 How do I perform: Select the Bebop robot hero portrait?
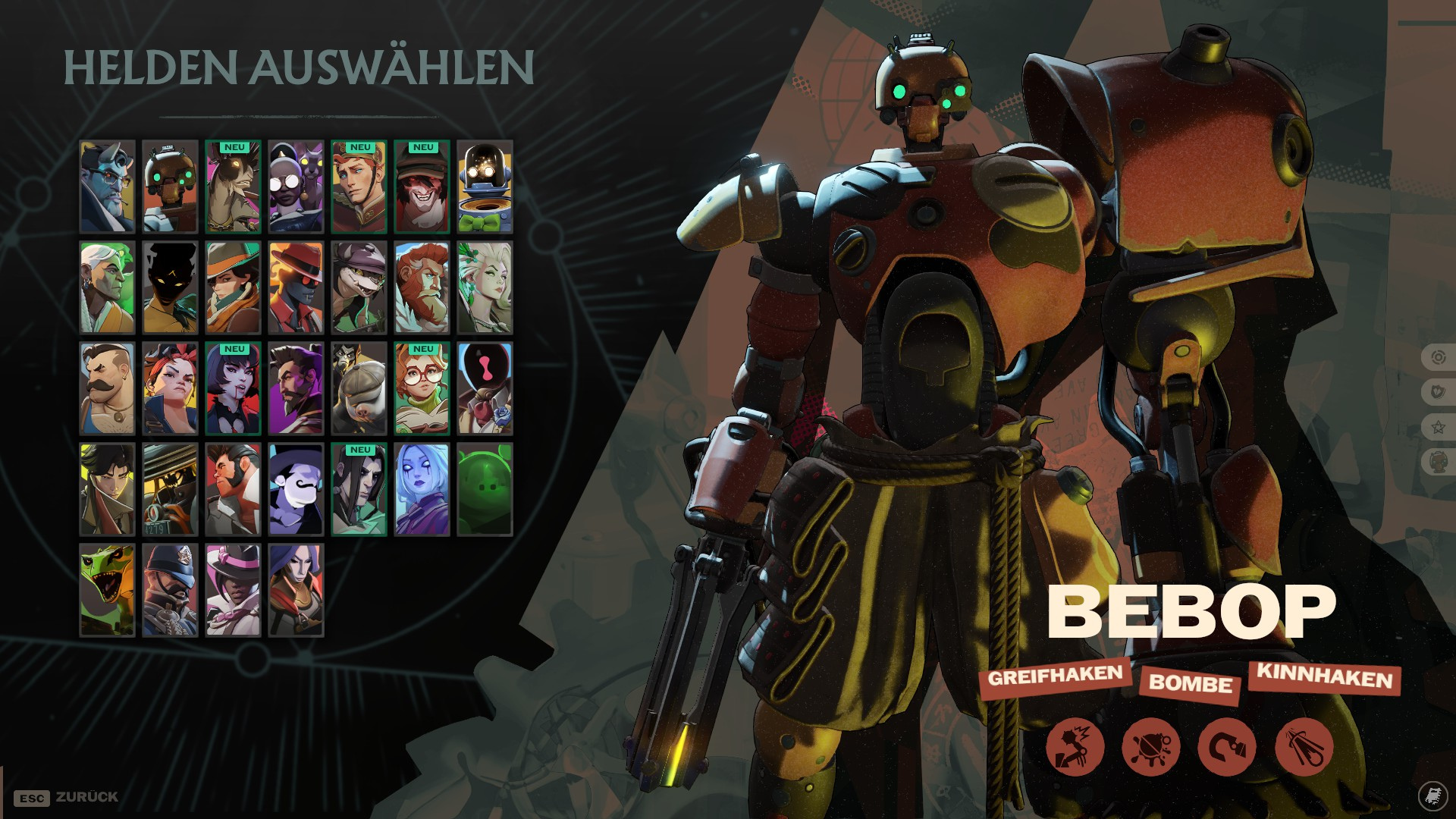click(x=170, y=187)
